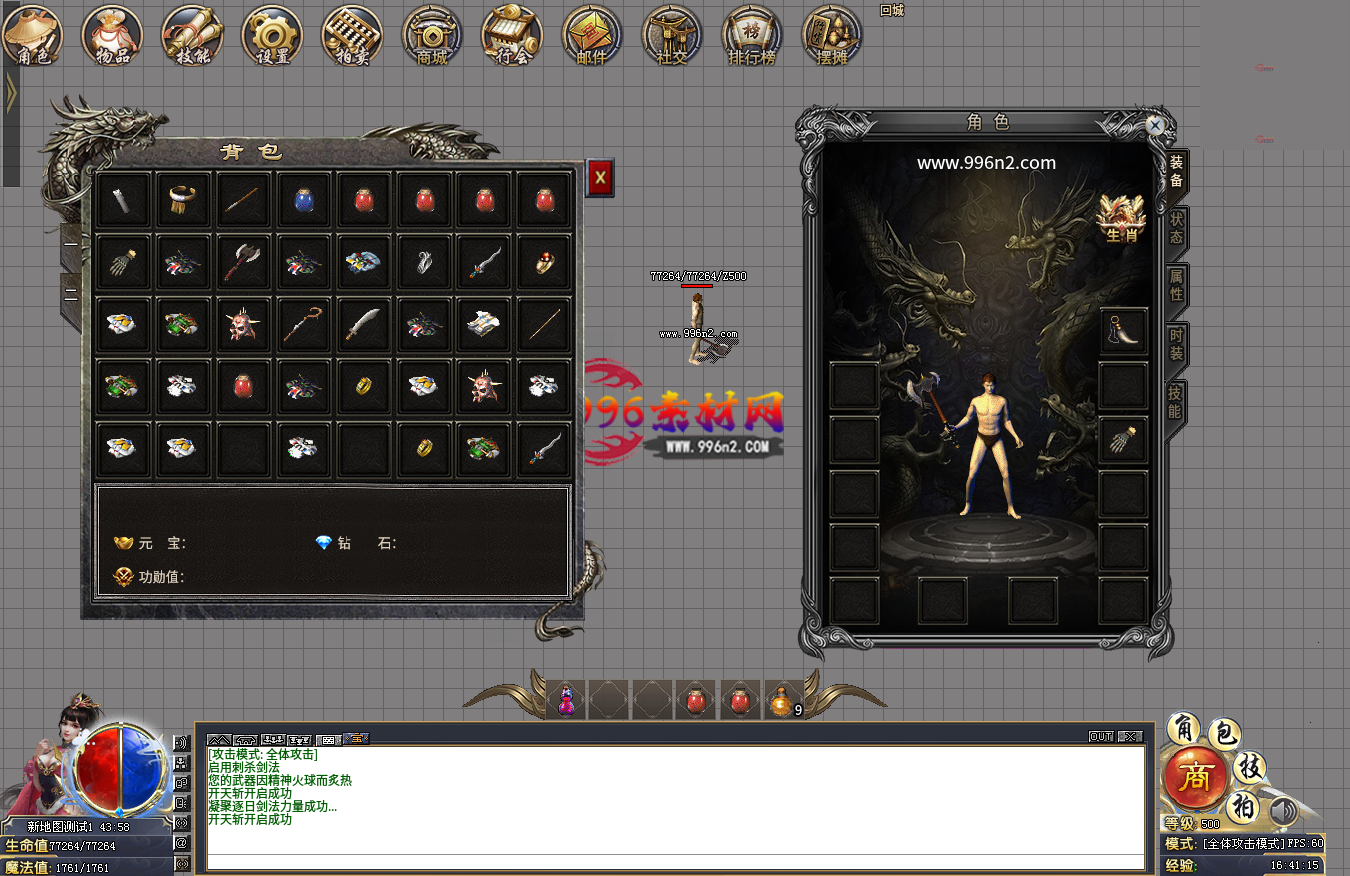Use the purple potion on the hotbar

[566, 701]
